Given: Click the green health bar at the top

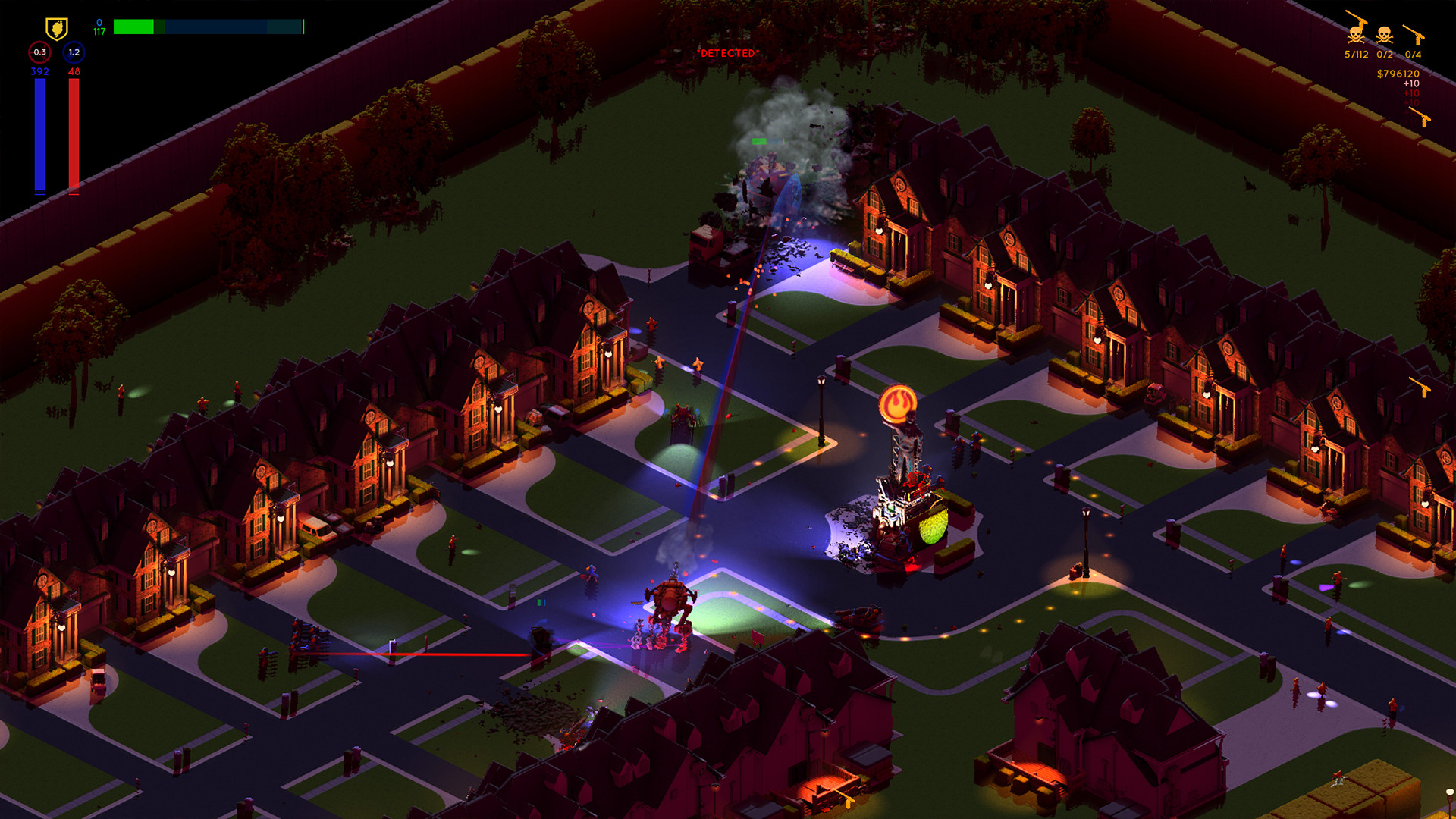Looking at the screenshot, I should [133, 27].
